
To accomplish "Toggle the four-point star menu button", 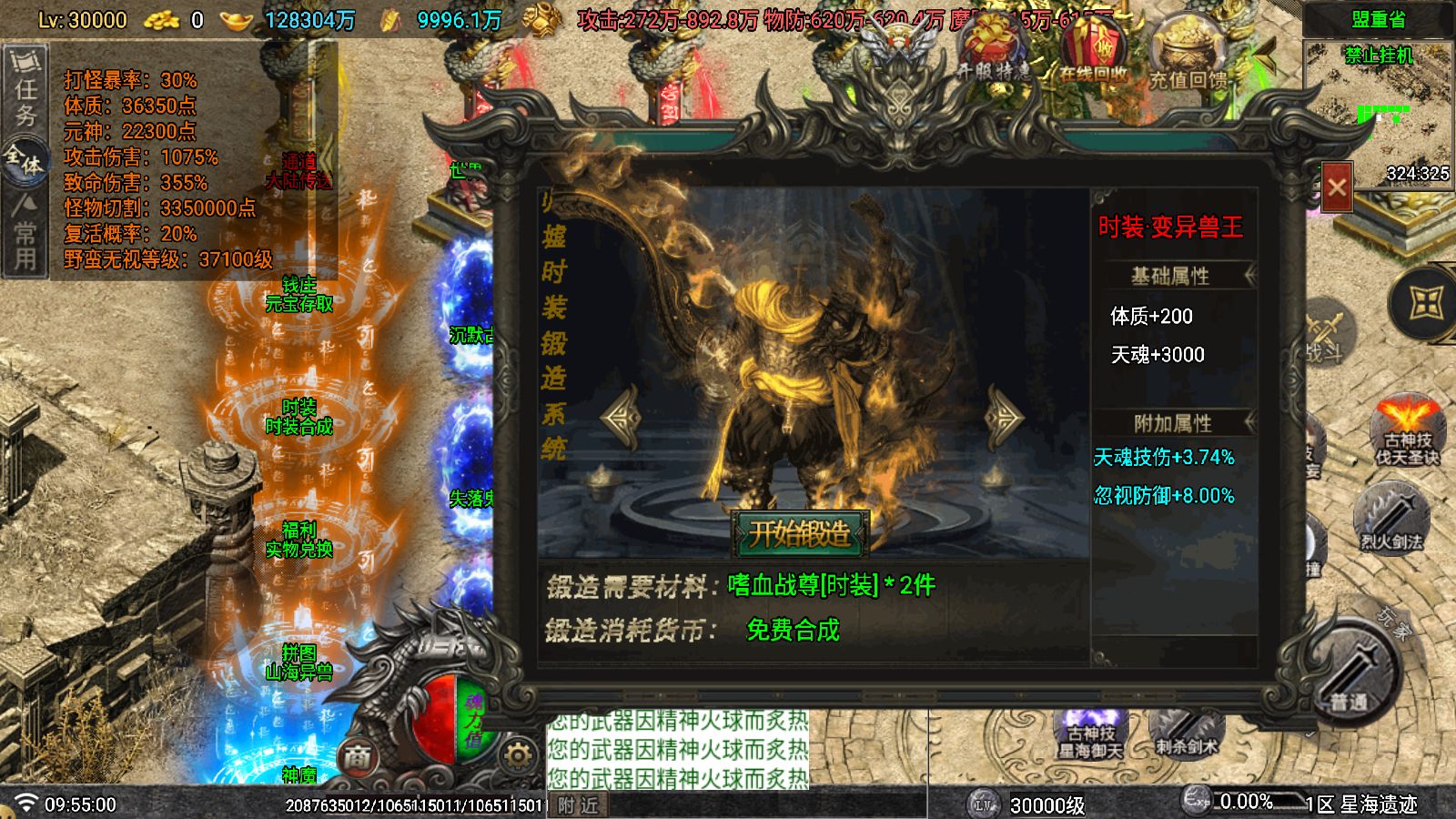I will click(x=1426, y=303).
